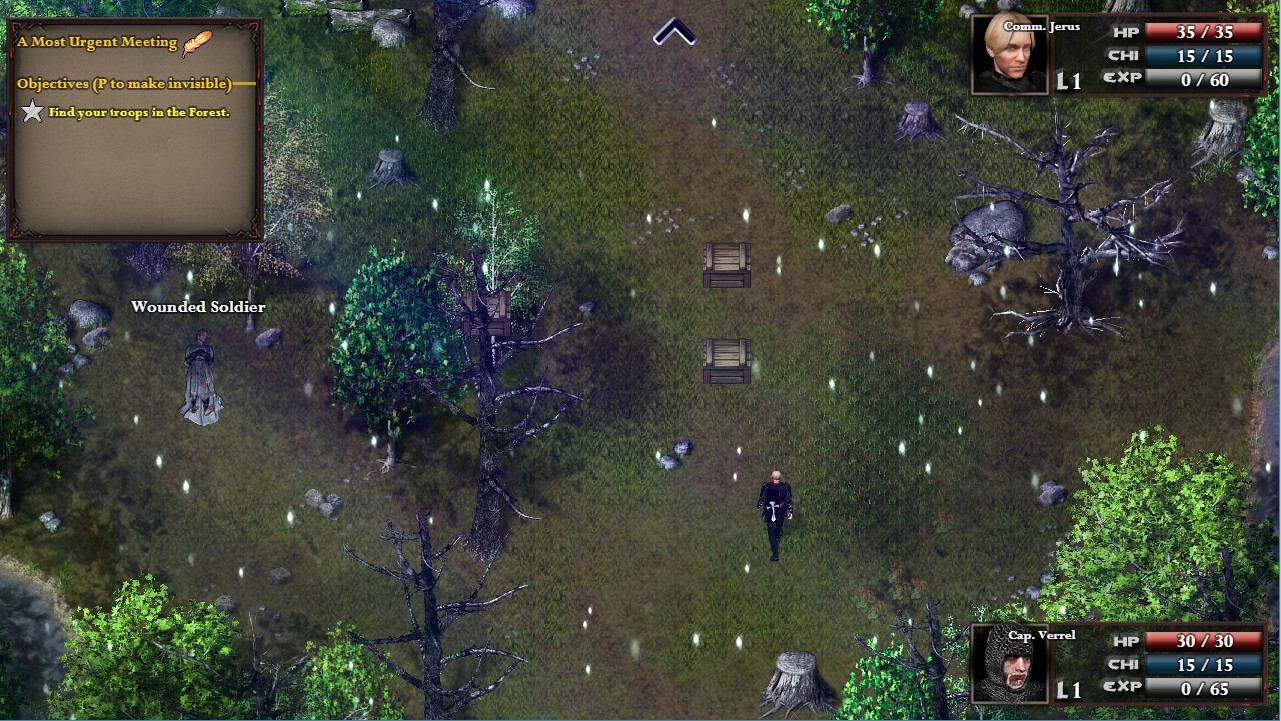Click the HP label on Jerus panel
1281x721 pixels.
point(1124,31)
